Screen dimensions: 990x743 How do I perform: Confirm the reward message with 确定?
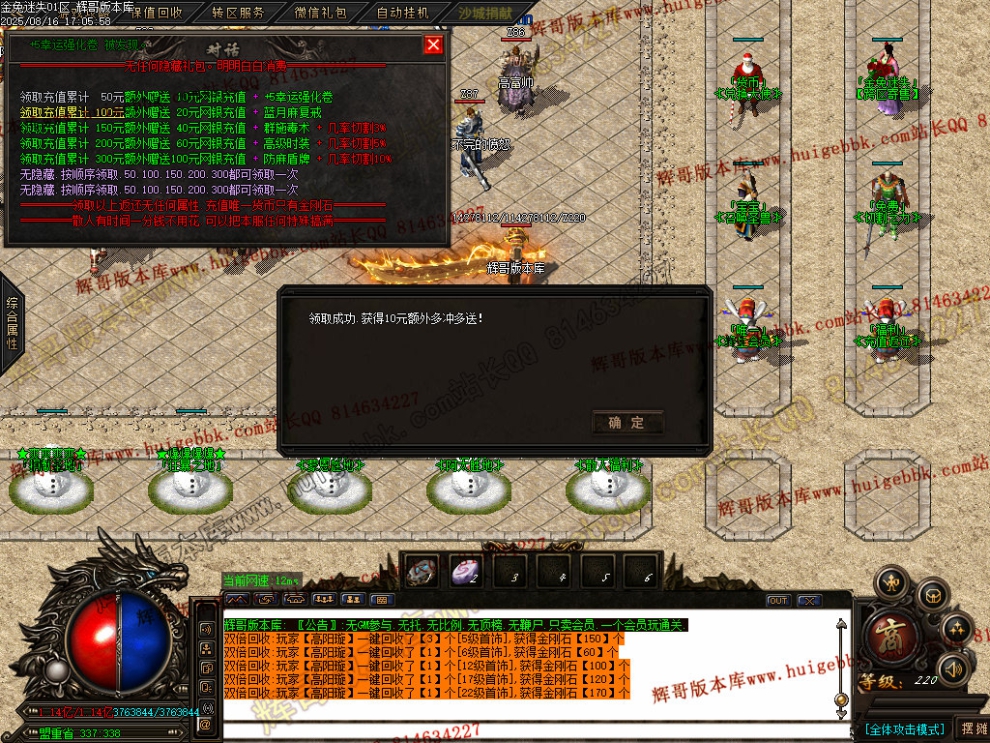coord(627,423)
